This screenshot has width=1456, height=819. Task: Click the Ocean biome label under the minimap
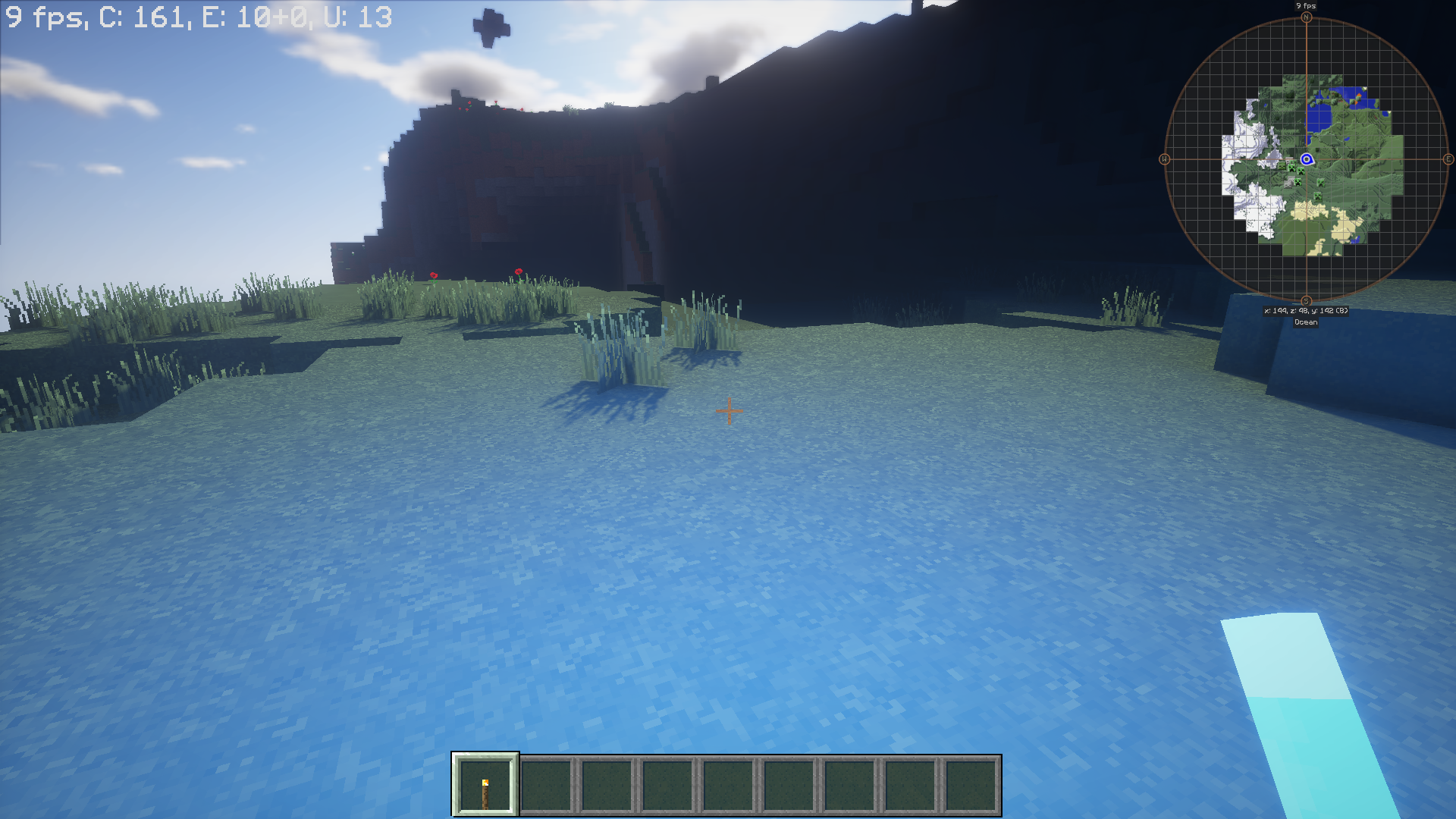1306,322
